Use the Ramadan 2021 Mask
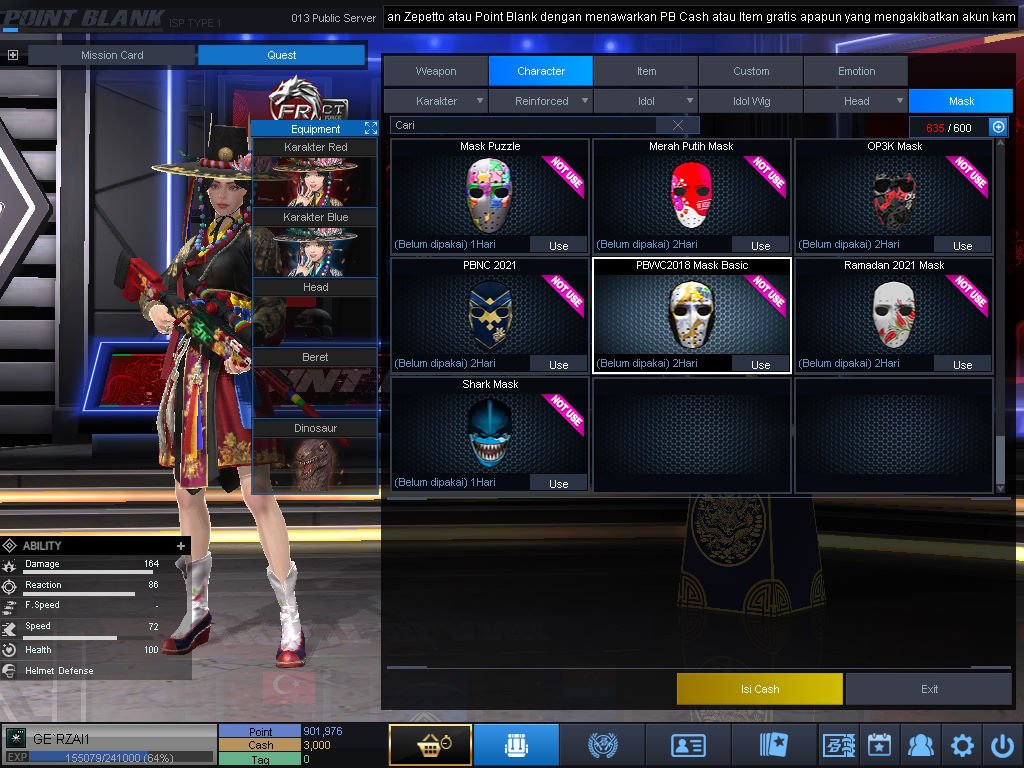 point(962,364)
